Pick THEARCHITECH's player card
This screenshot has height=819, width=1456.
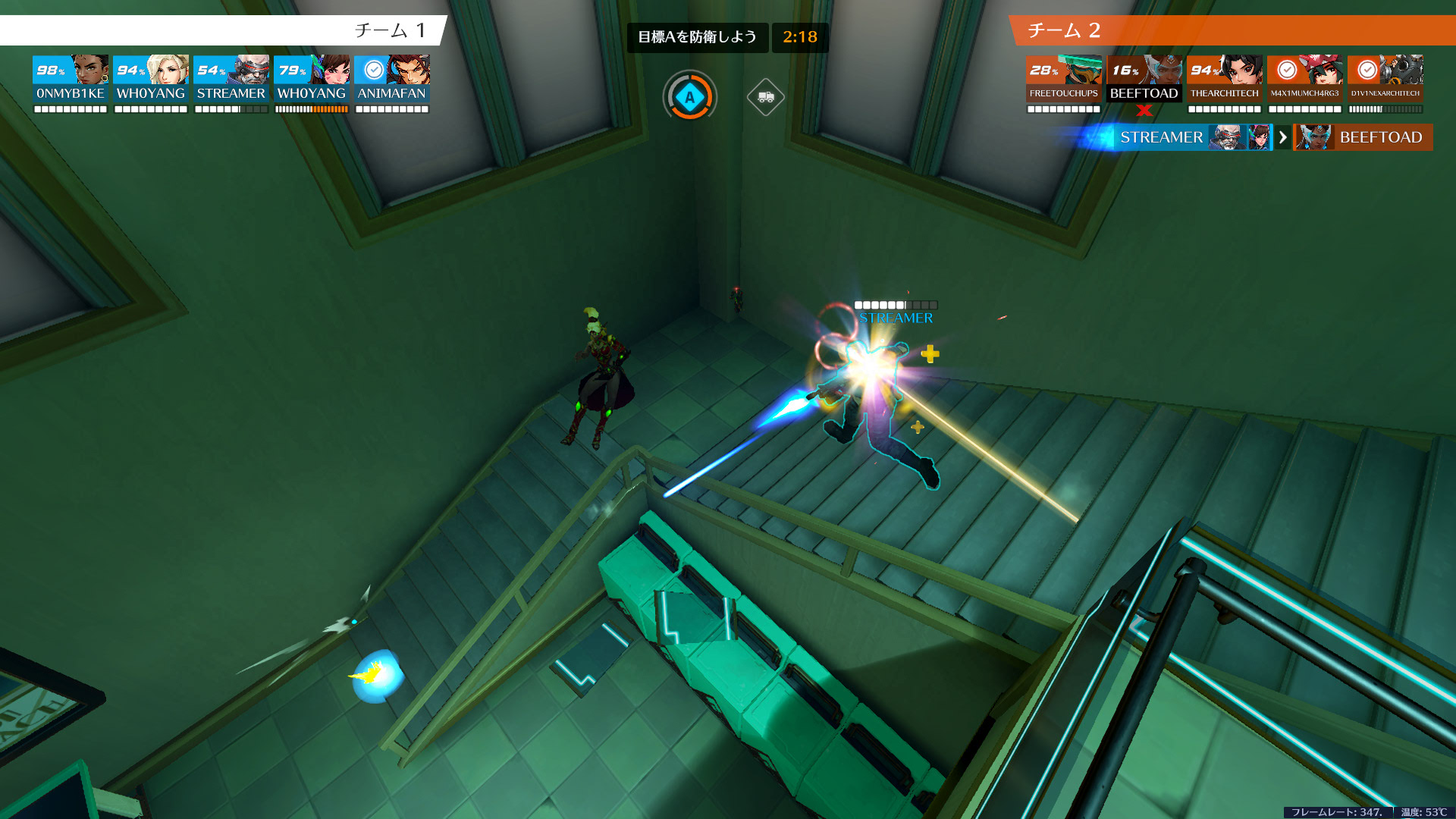click(1225, 83)
